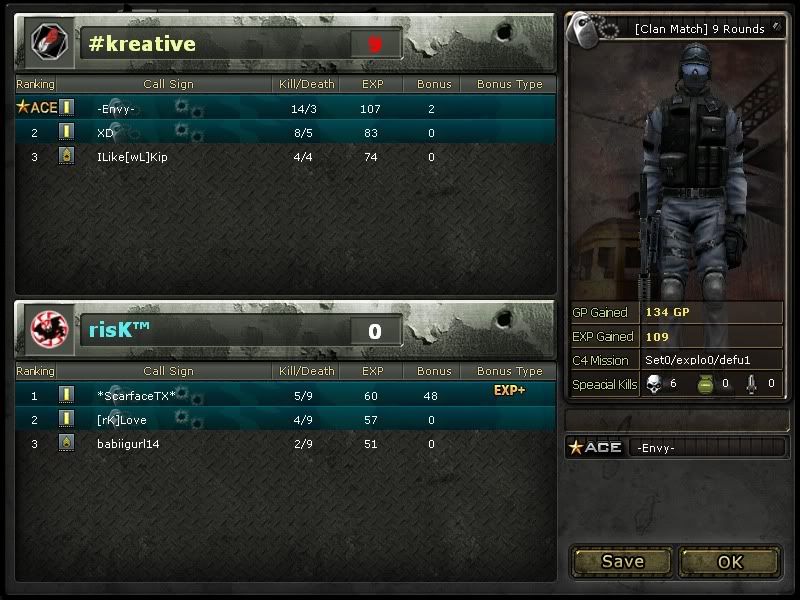Pick the [rK]Love player row
This screenshot has width=800, height=600.
click(122, 419)
